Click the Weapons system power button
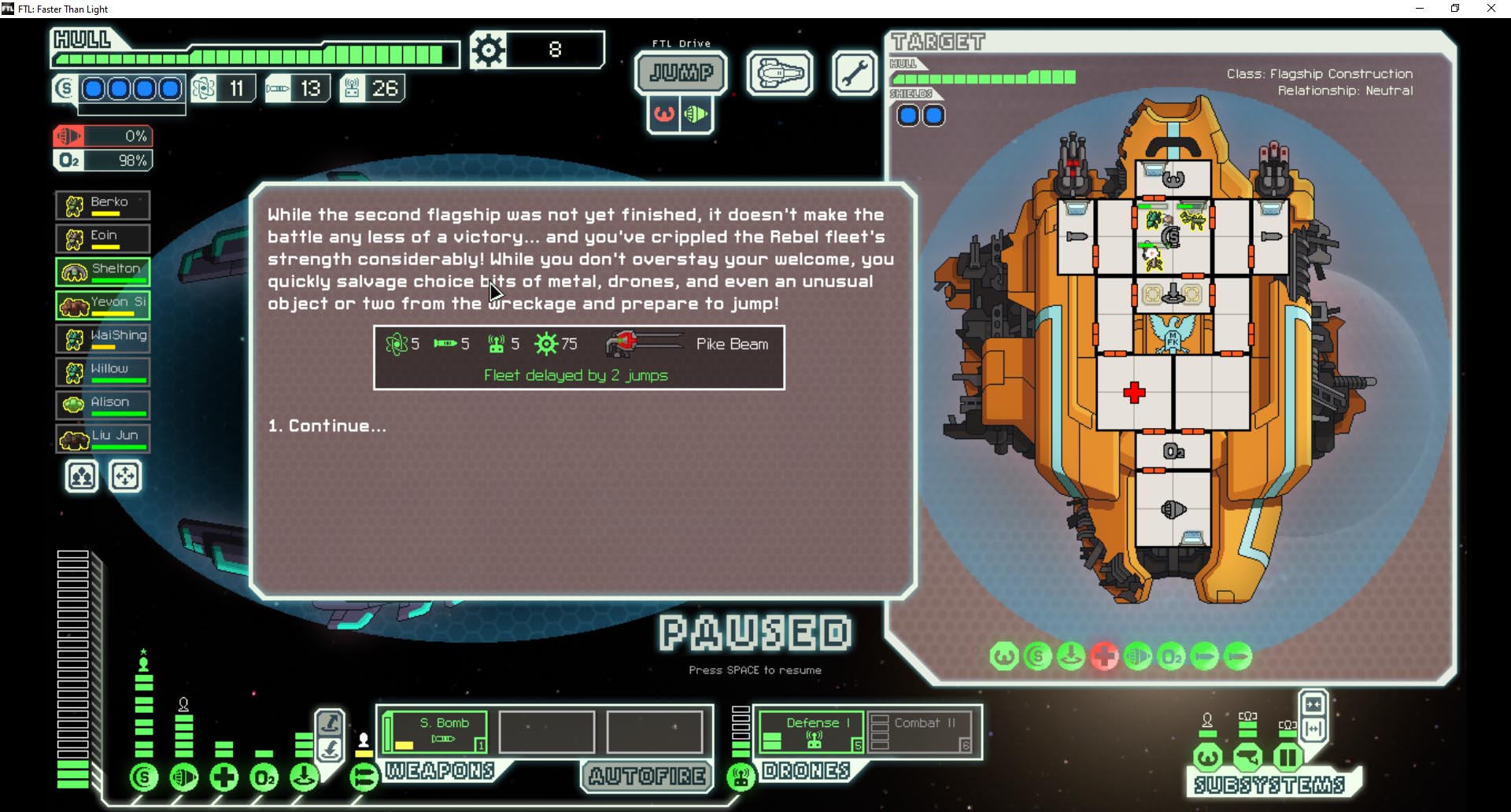 [x=364, y=777]
